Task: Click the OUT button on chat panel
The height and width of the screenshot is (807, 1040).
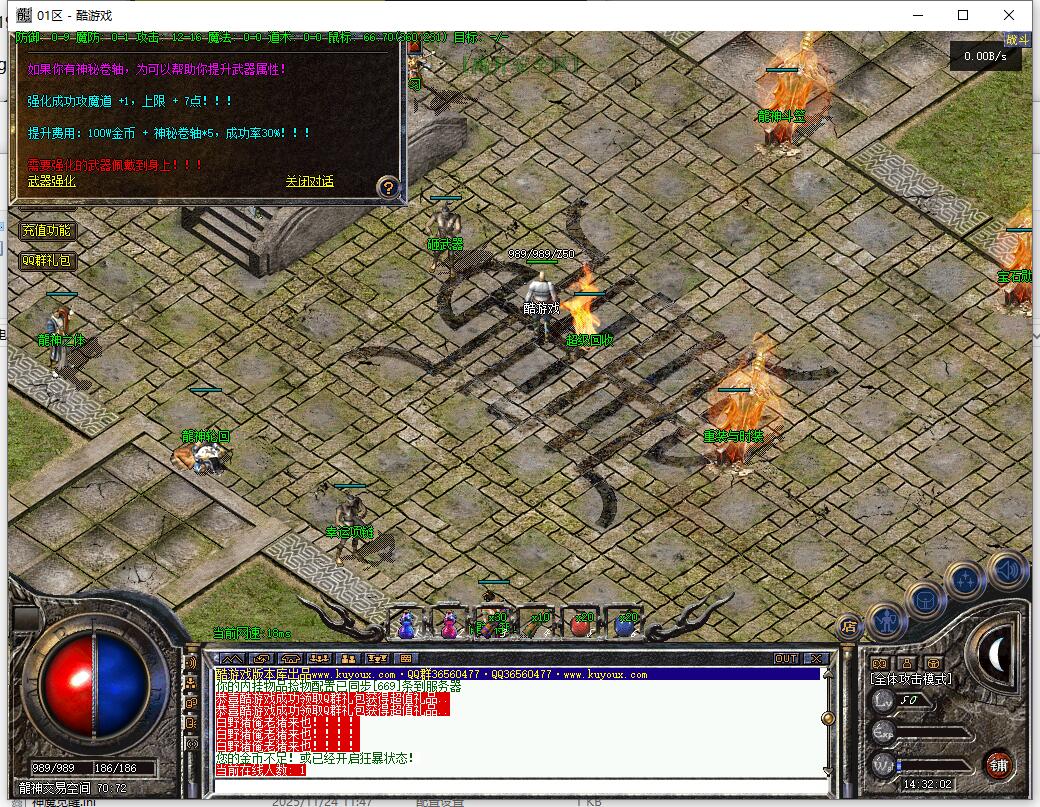Action: point(786,659)
